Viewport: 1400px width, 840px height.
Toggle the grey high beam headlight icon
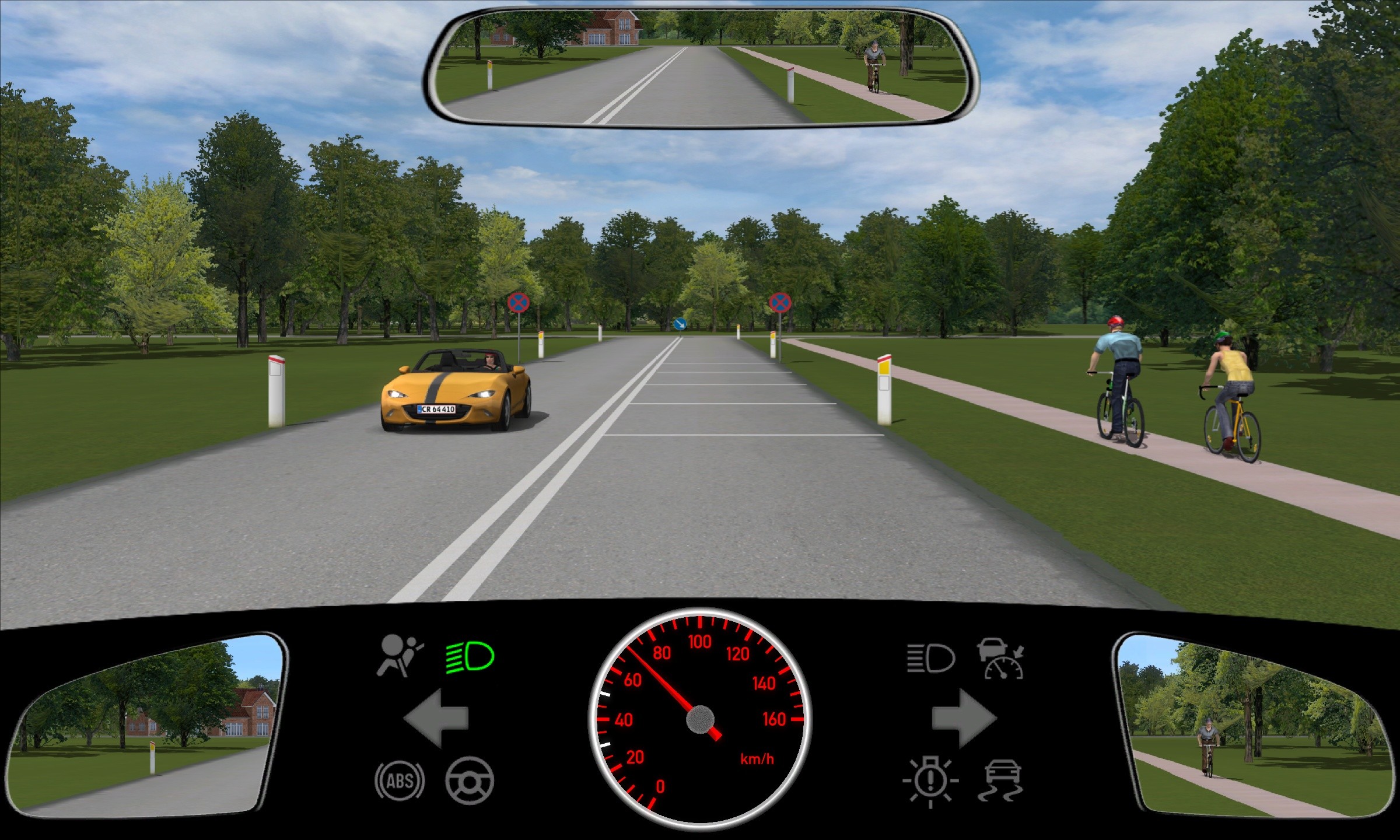tap(930, 659)
